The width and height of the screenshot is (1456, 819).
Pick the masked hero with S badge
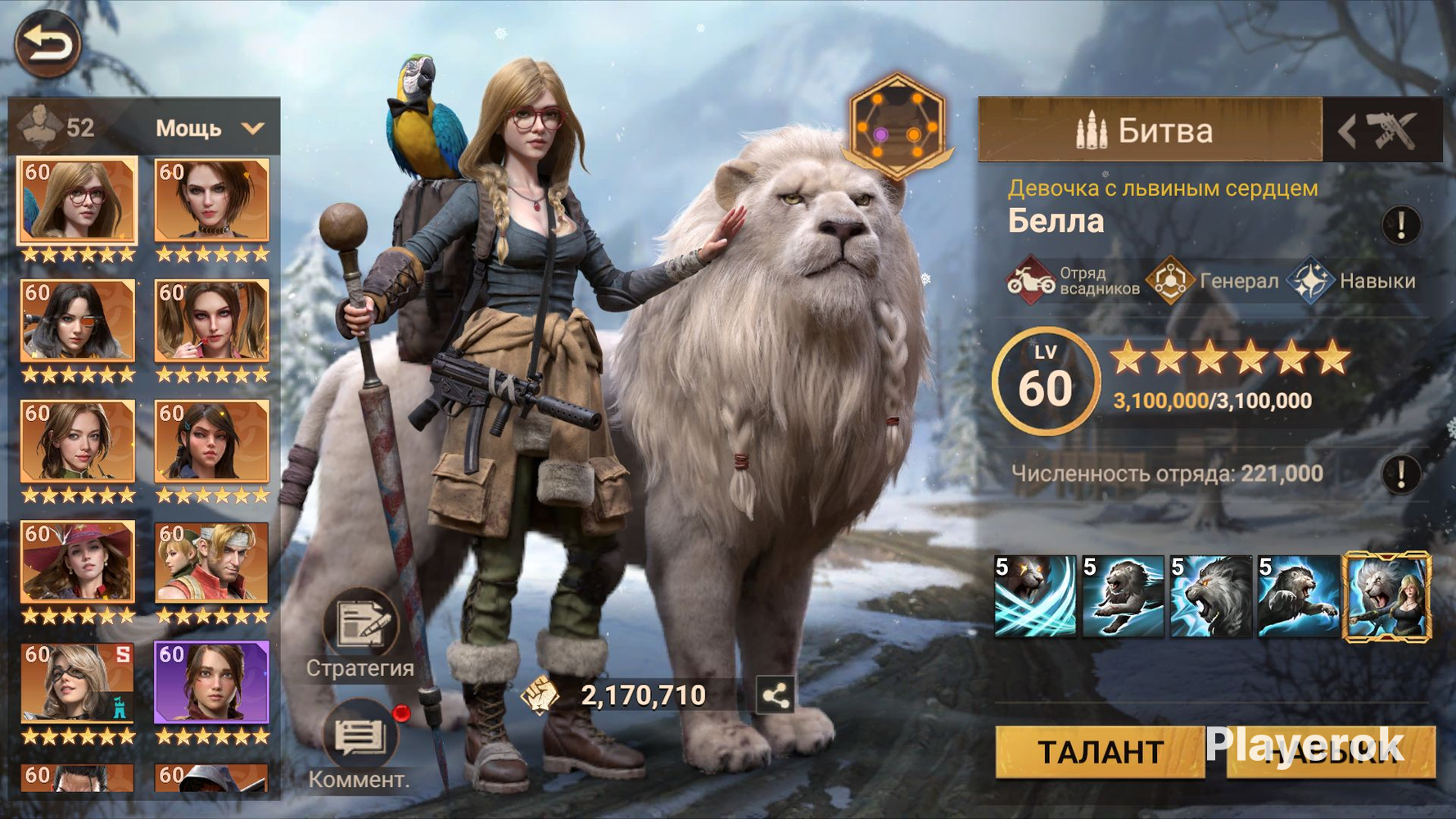click(78, 683)
